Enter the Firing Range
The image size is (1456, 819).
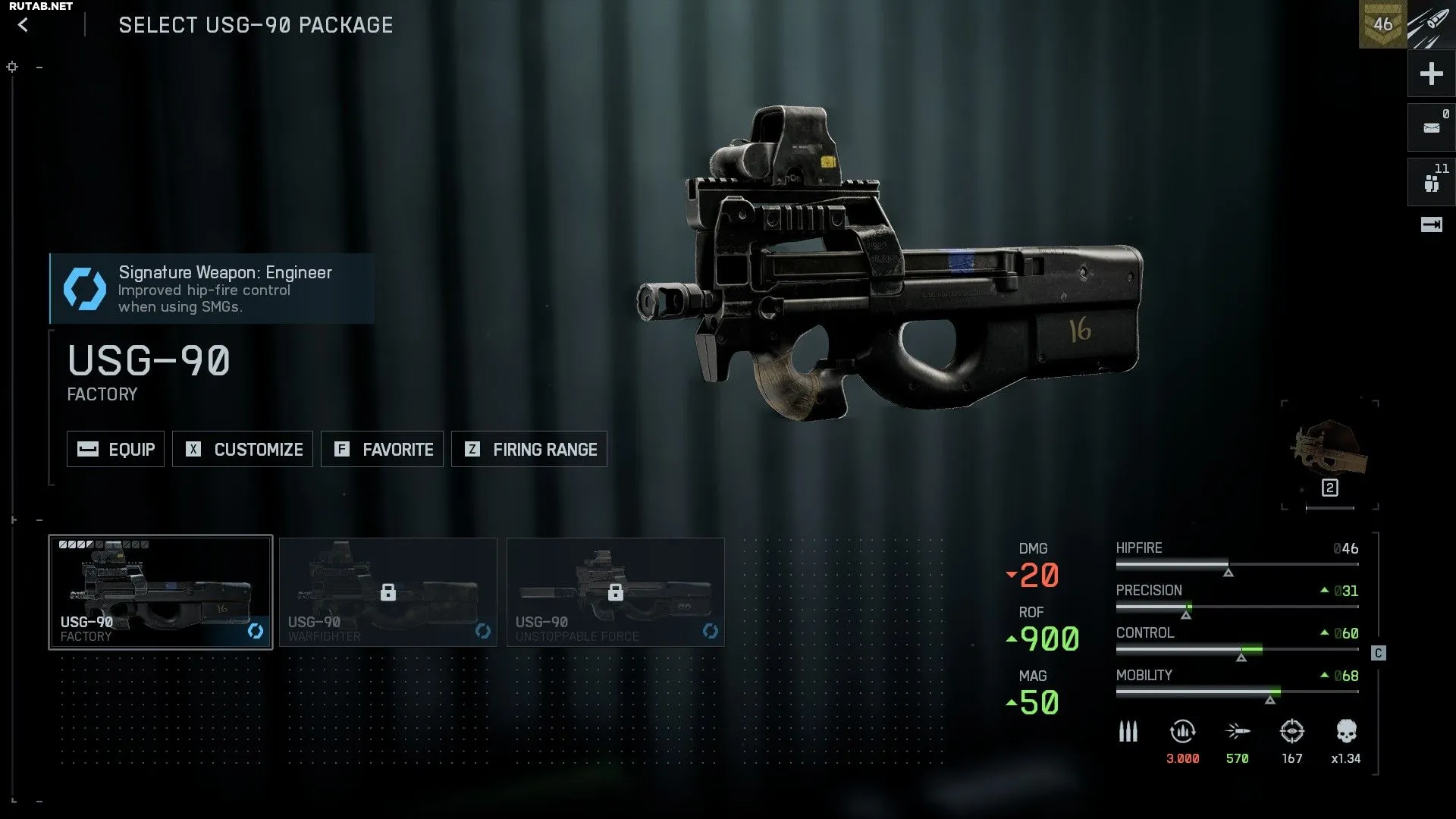[x=529, y=449]
